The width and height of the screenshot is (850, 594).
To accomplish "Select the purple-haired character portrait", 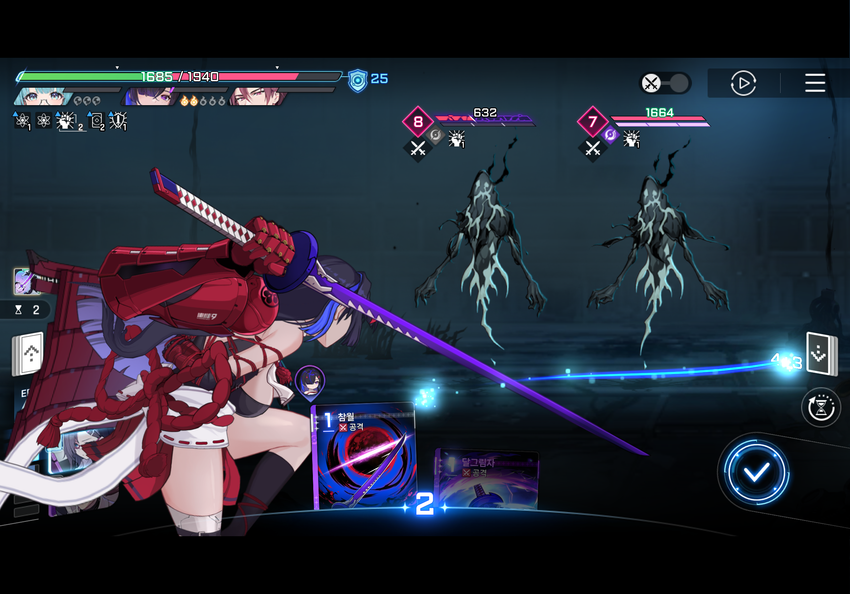I will [150, 97].
